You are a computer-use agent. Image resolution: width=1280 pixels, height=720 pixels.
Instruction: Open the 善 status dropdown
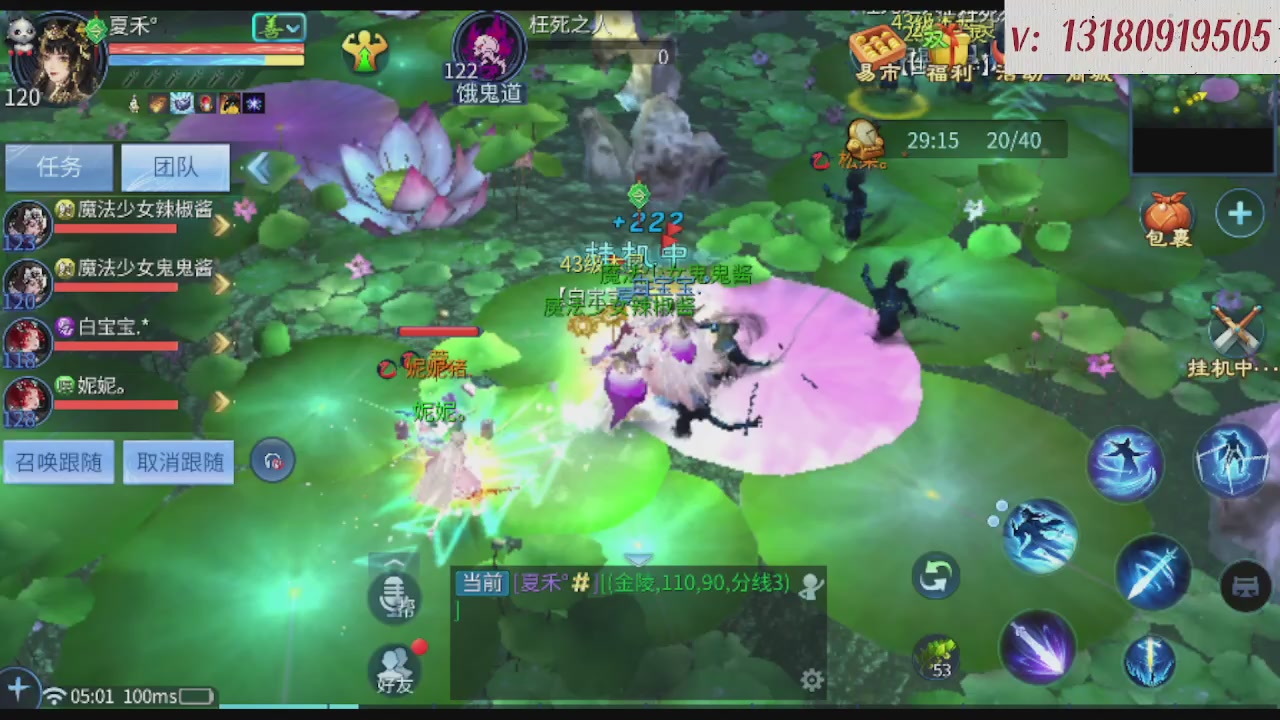click(278, 27)
